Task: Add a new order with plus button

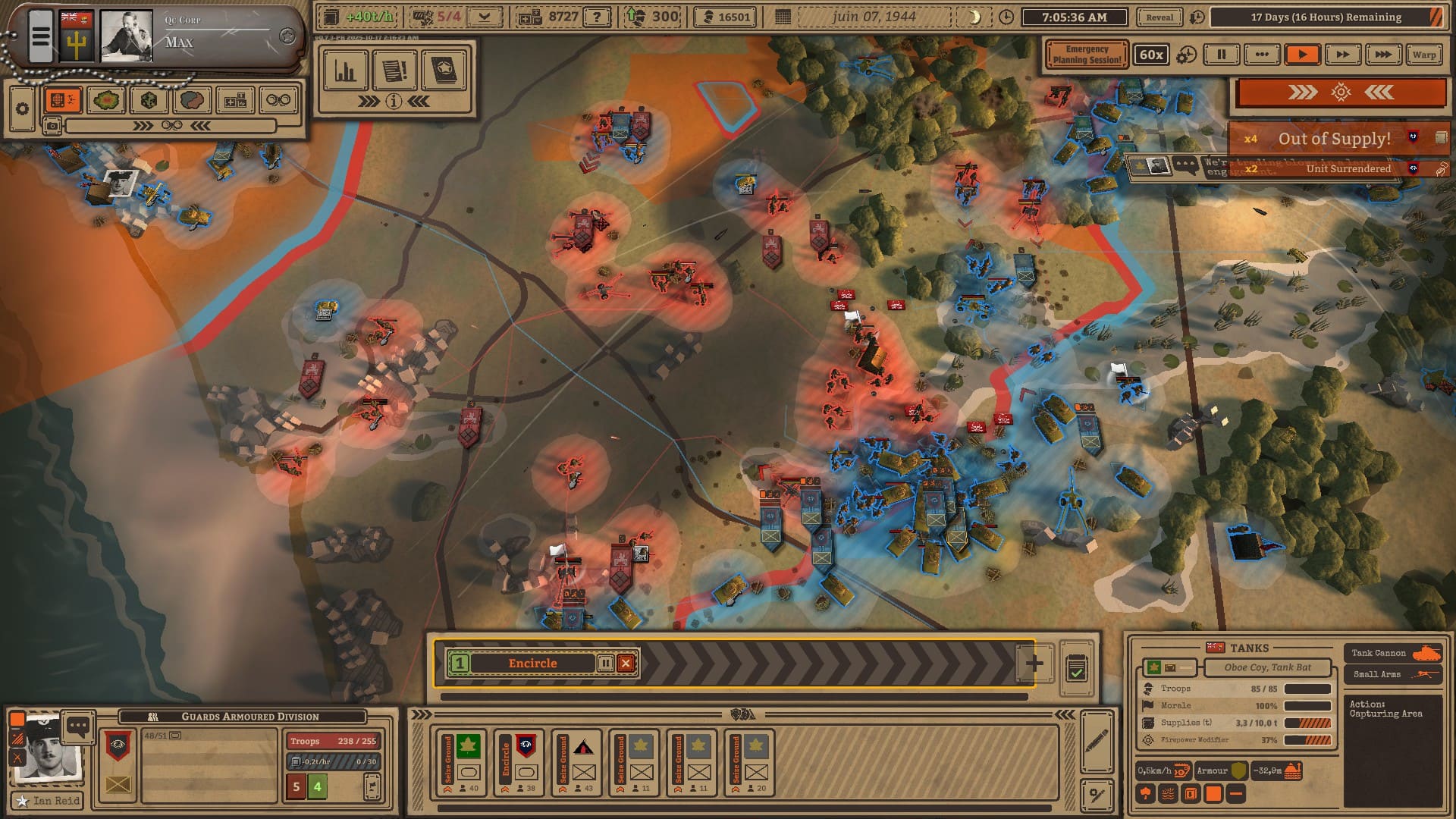Action: 1034,664
